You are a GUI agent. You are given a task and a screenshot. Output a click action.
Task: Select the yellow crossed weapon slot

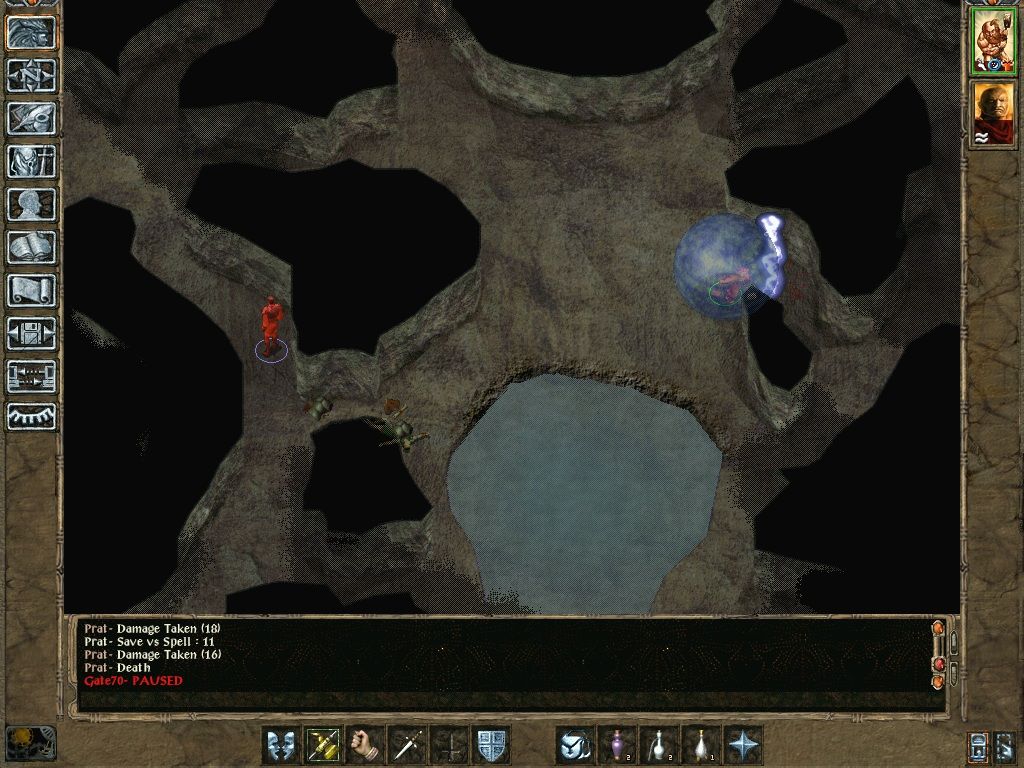click(323, 745)
